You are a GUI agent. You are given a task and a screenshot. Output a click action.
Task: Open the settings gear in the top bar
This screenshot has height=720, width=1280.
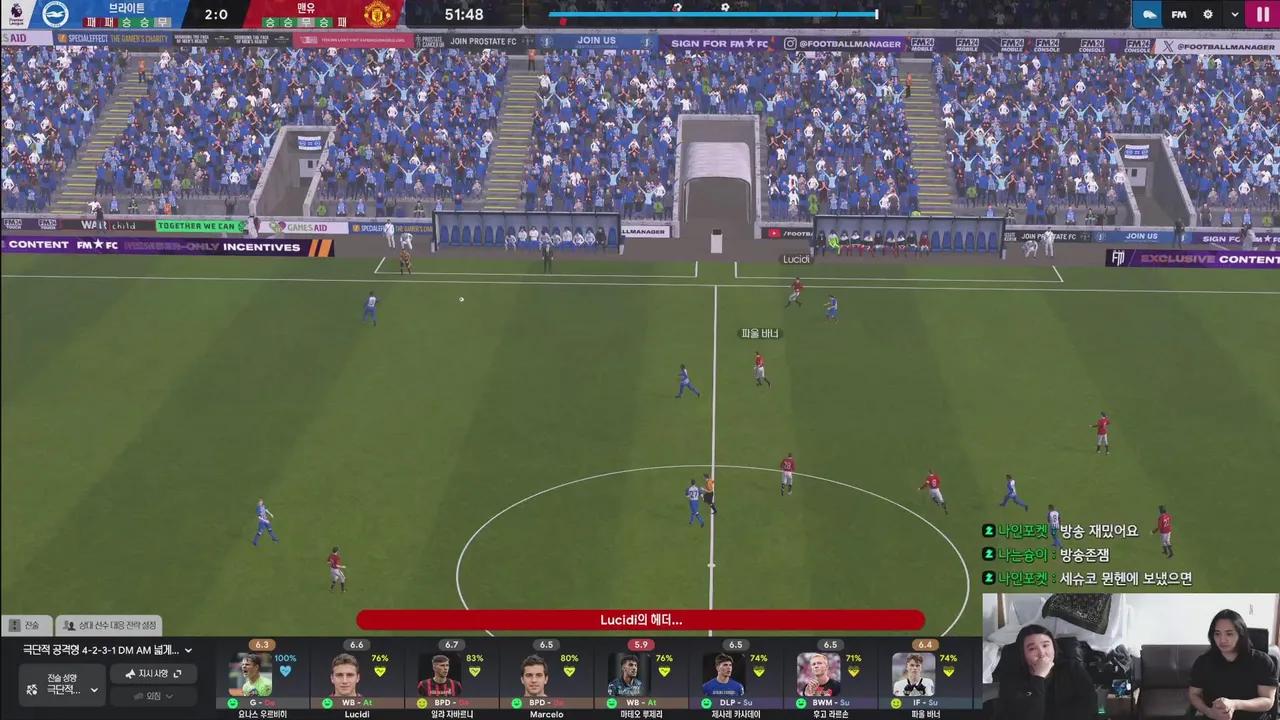point(1207,14)
